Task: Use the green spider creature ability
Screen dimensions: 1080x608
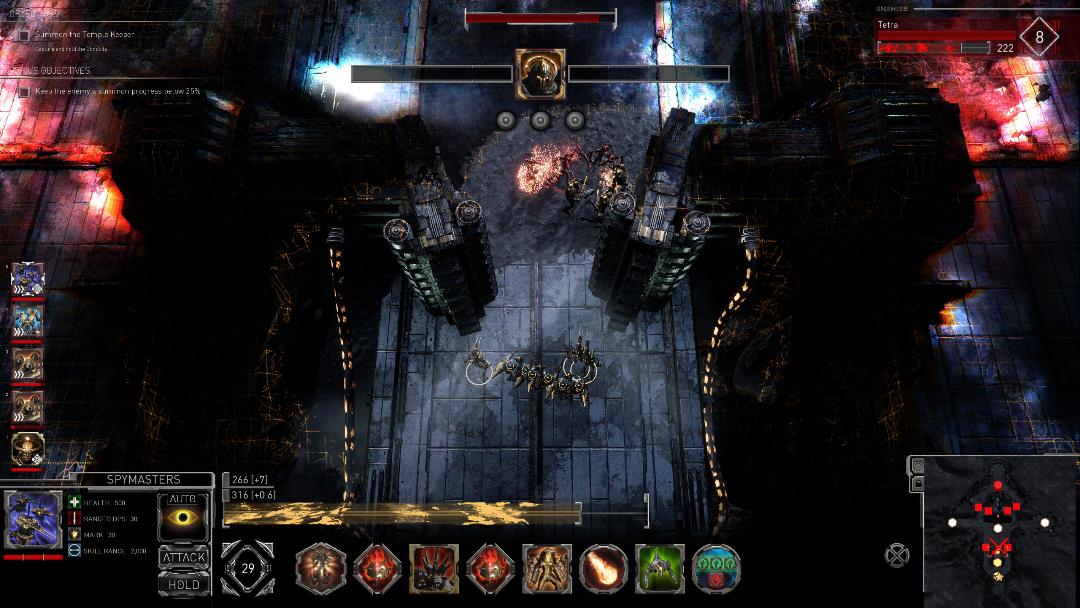Action: click(660, 569)
